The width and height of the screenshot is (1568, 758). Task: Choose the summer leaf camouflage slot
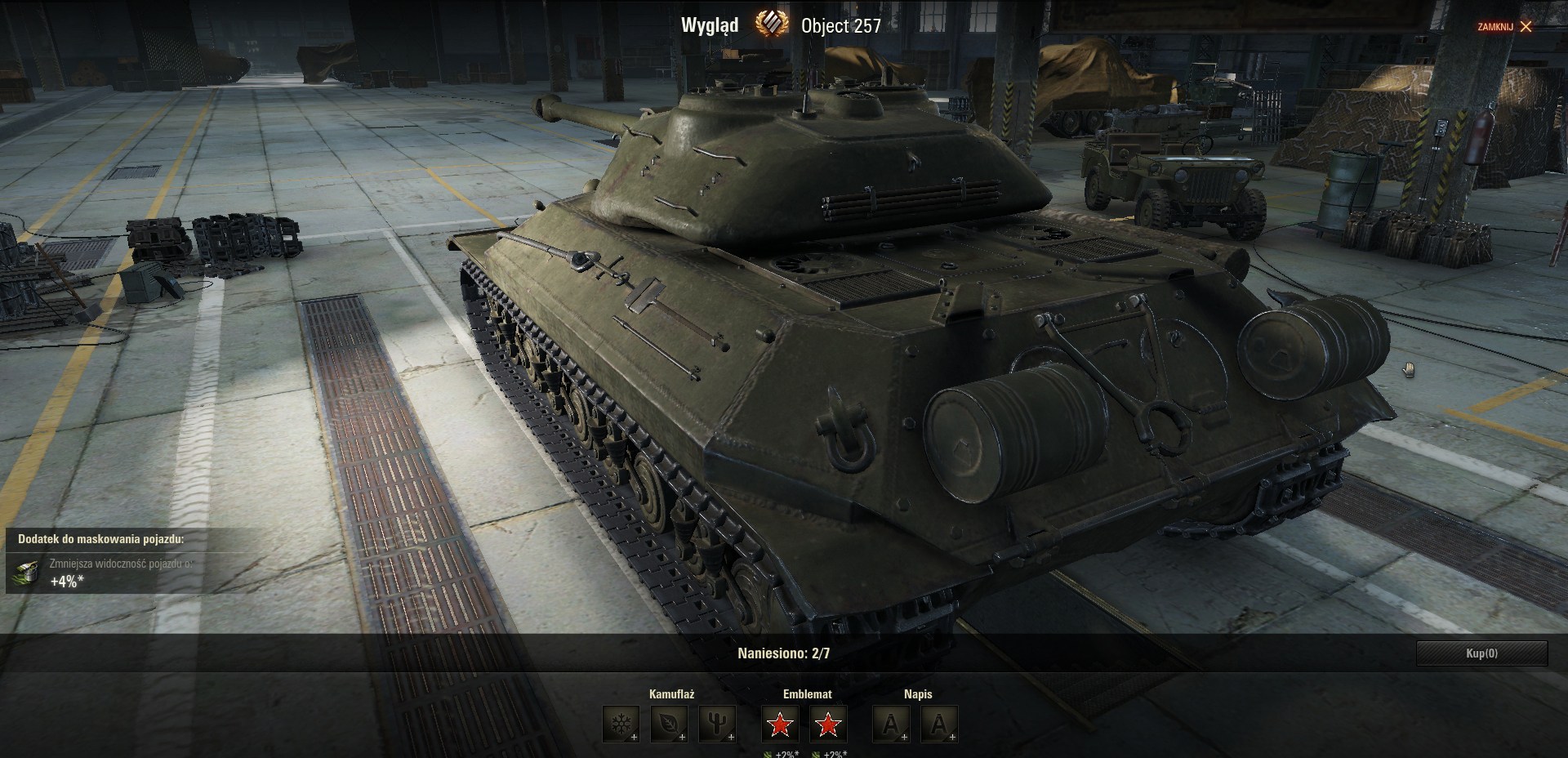click(x=668, y=724)
